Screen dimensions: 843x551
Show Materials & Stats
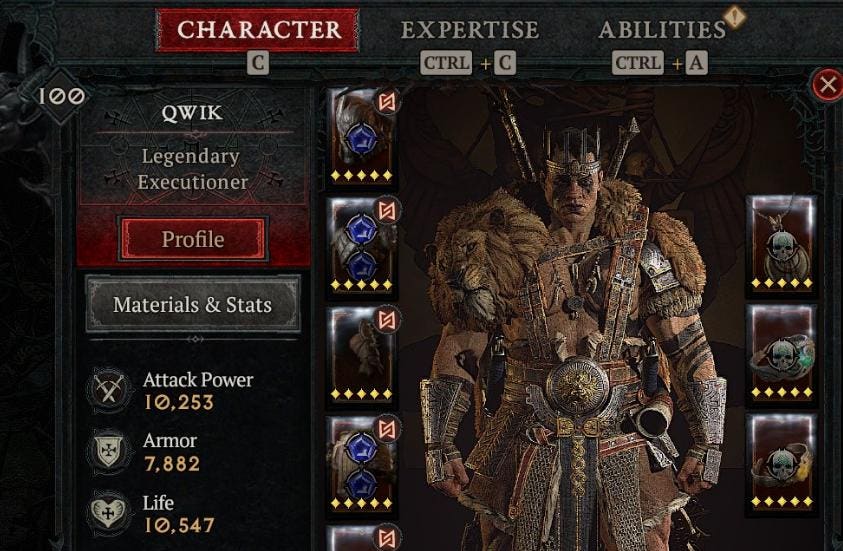click(192, 305)
